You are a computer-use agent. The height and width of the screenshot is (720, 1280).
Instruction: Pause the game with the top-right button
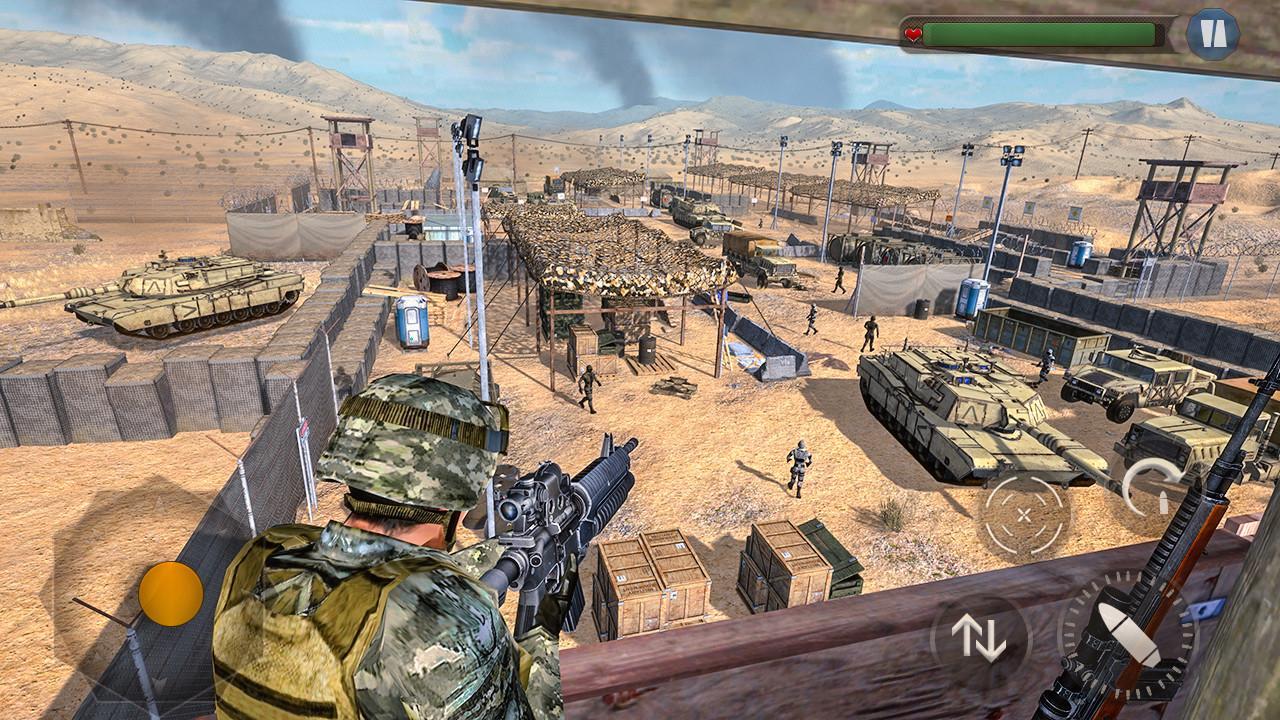coord(1213,35)
